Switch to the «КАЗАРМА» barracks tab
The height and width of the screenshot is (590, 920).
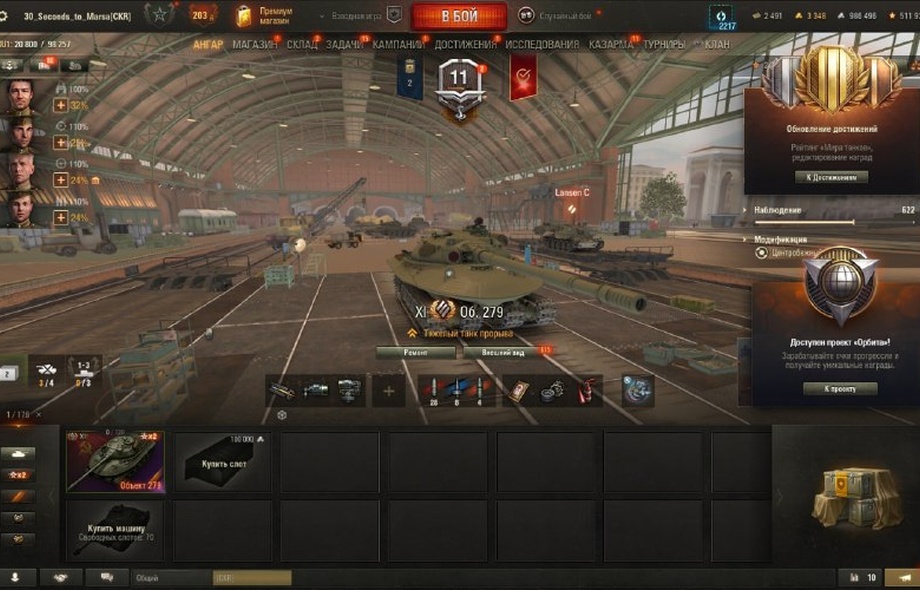tap(610, 45)
